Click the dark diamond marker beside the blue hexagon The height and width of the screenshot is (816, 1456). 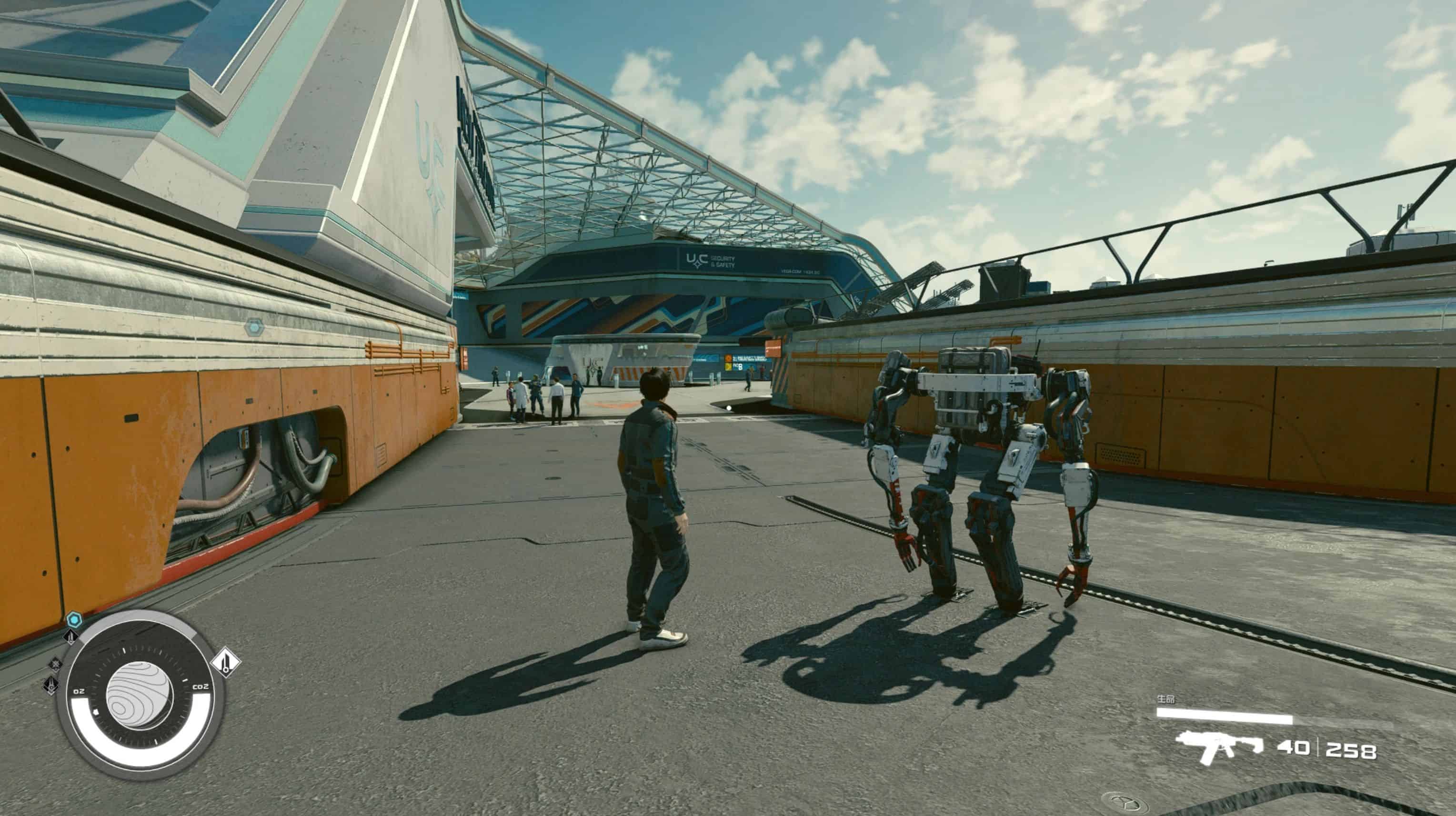click(x=71, y=637)
